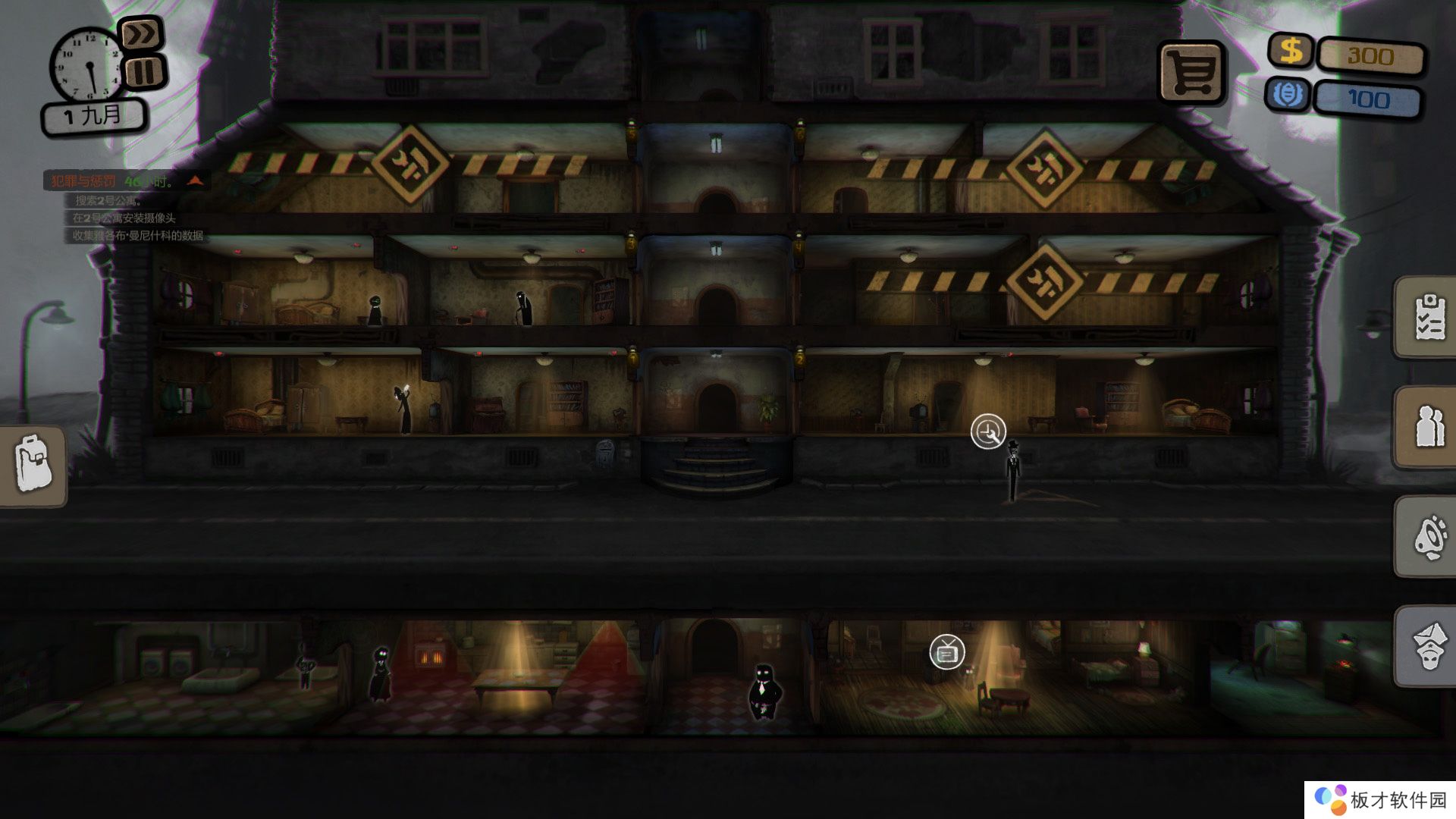The image size is (1456, 819).
Task: Repair the top-left boarded apartment
Action: (x=409, y=164)
